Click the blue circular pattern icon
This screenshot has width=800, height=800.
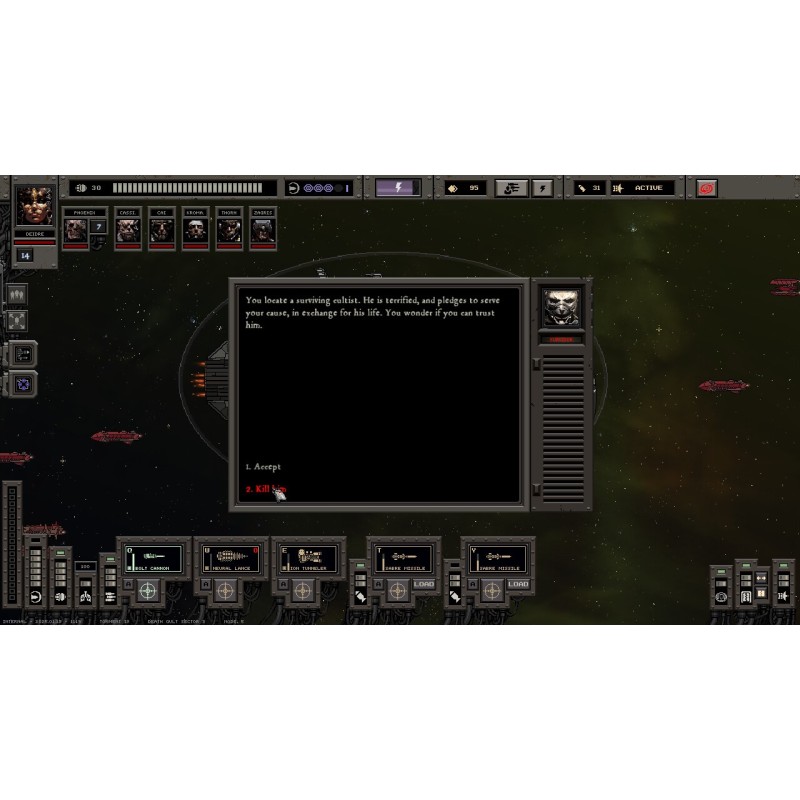pos(23,383)
